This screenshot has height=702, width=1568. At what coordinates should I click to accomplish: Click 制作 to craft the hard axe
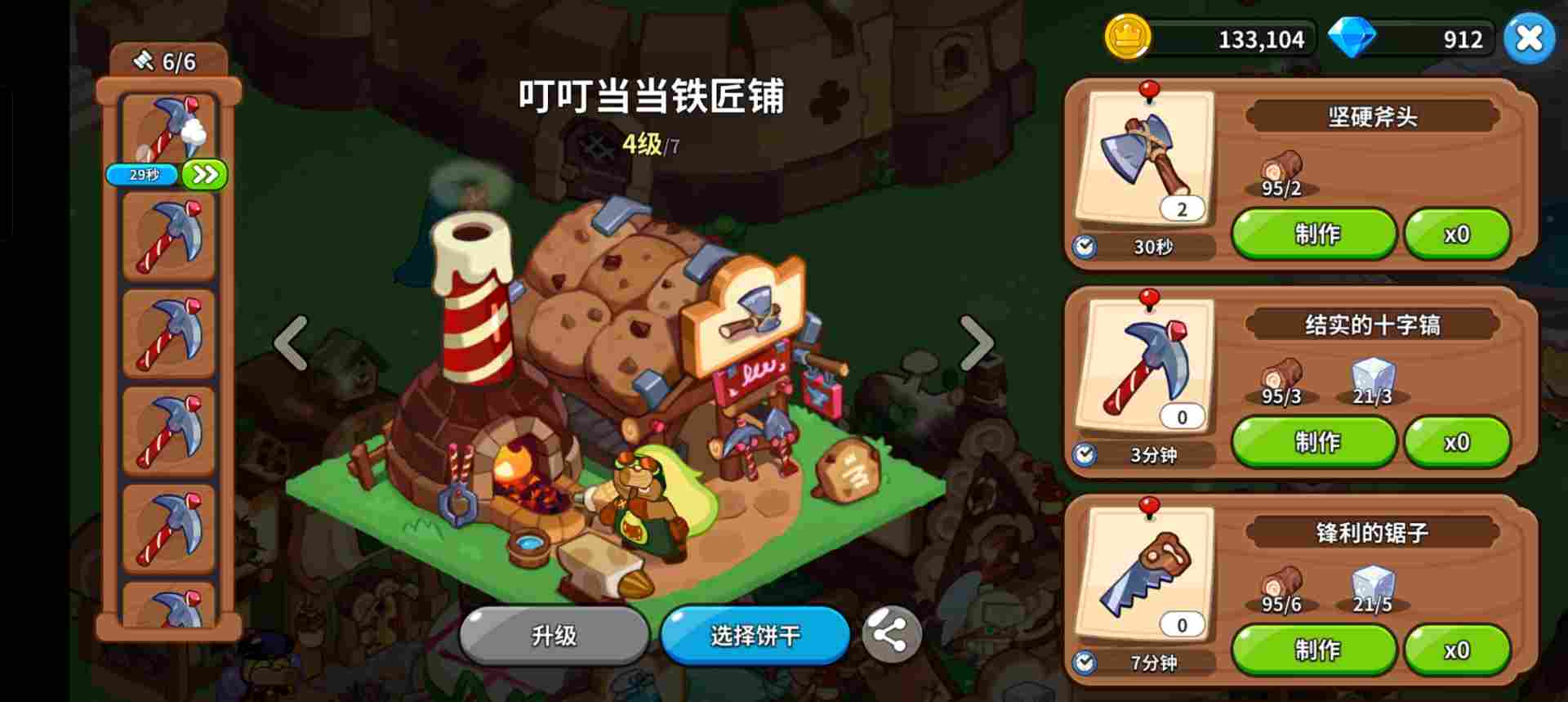(1315, 234)
